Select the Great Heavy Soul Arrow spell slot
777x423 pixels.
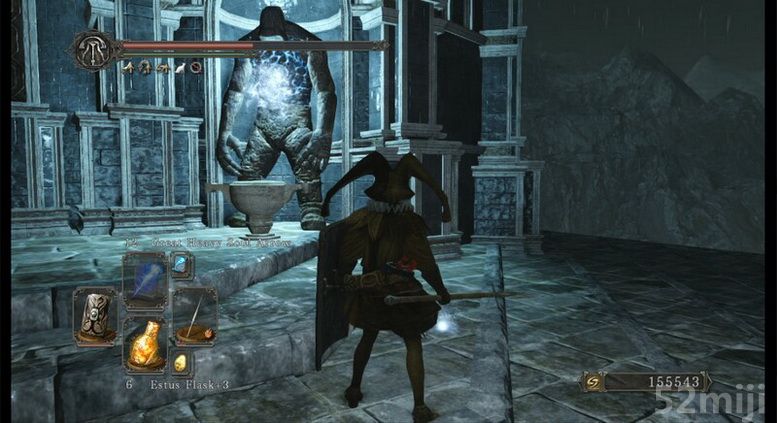click(144, 279)
